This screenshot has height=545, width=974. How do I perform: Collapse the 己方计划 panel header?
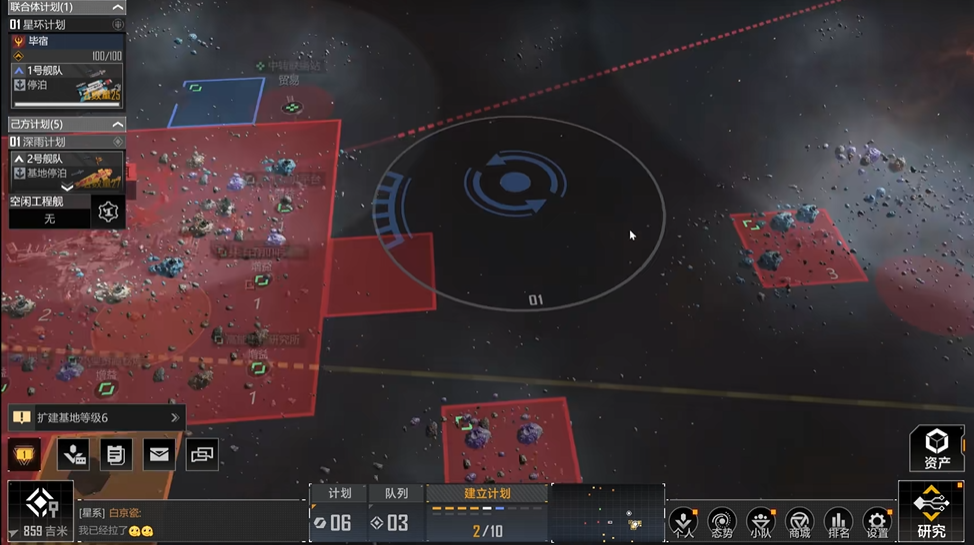[118, 124]
